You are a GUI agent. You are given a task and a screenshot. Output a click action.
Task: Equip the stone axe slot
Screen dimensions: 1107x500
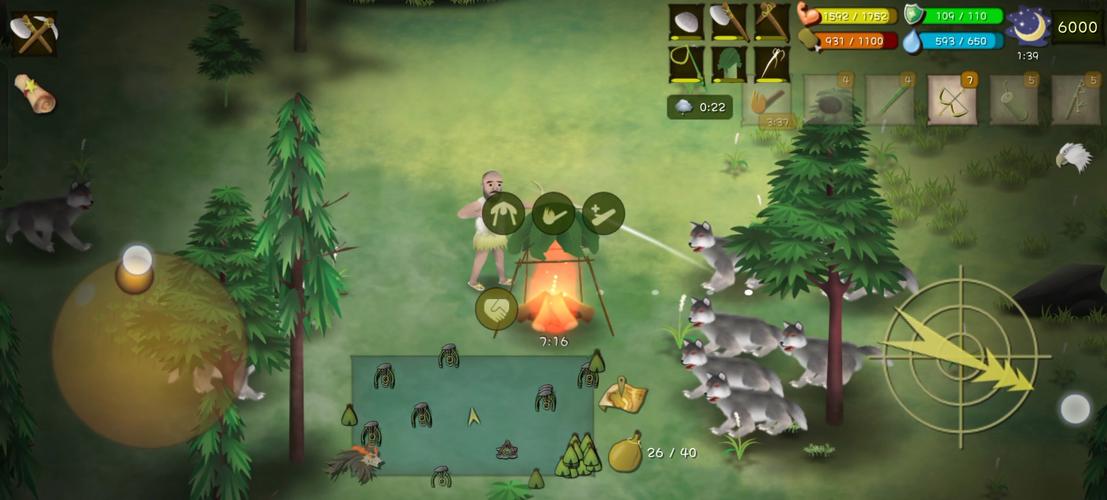(x=729, y=22)
